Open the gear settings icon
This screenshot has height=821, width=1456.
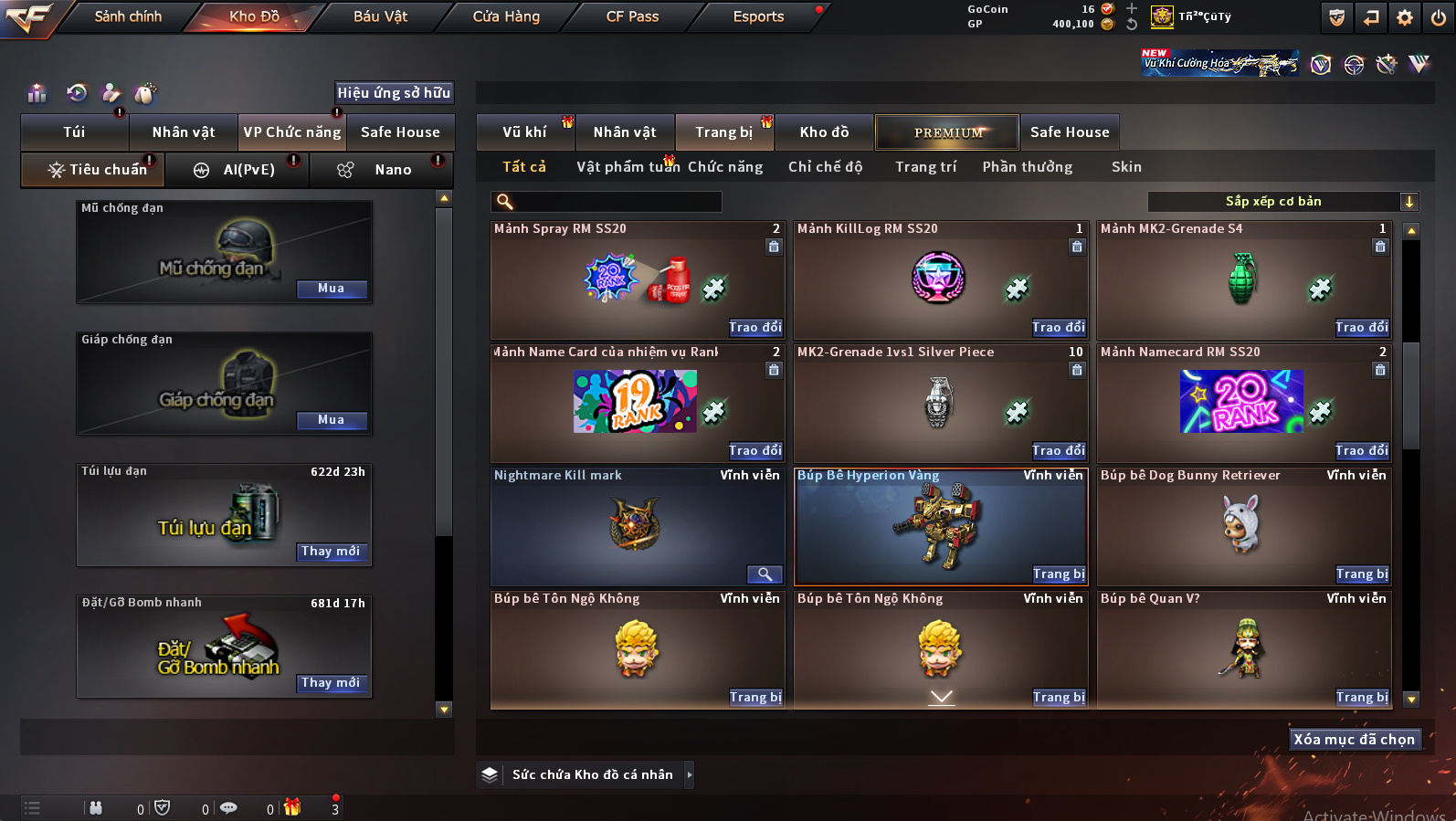click(1405, 17)
